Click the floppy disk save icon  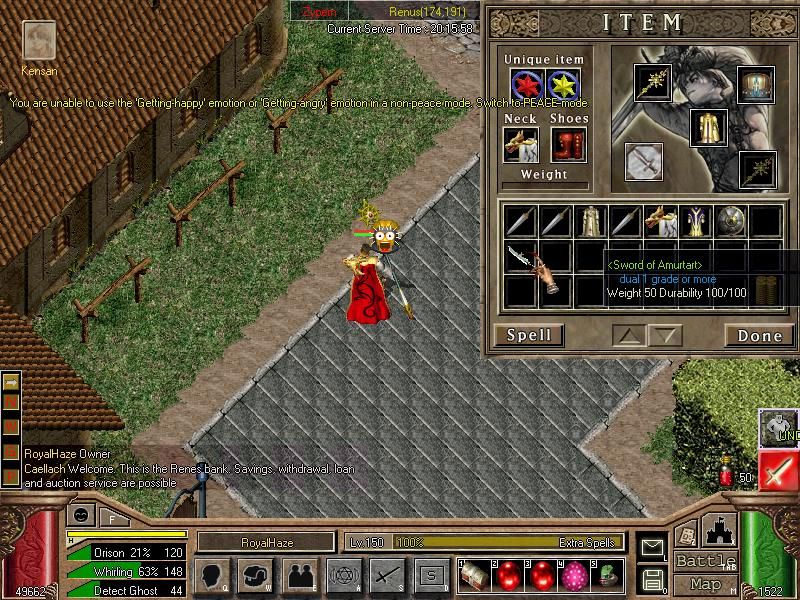652,579
